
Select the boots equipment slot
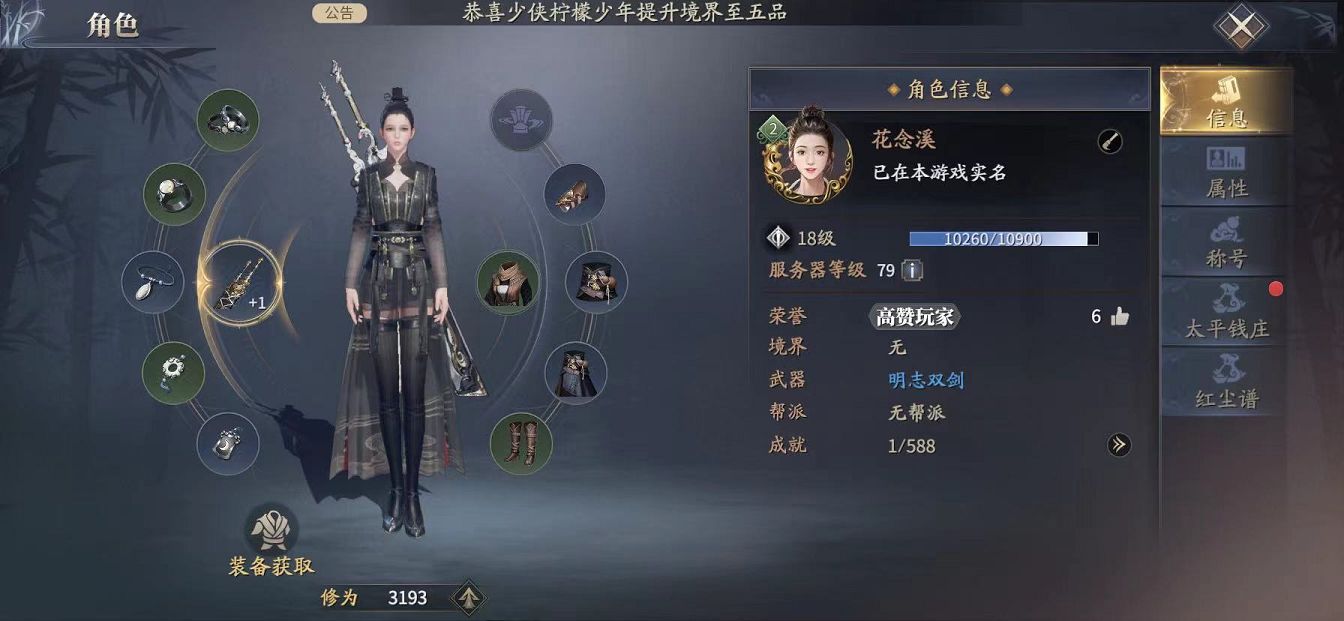[x=521, y=443]
